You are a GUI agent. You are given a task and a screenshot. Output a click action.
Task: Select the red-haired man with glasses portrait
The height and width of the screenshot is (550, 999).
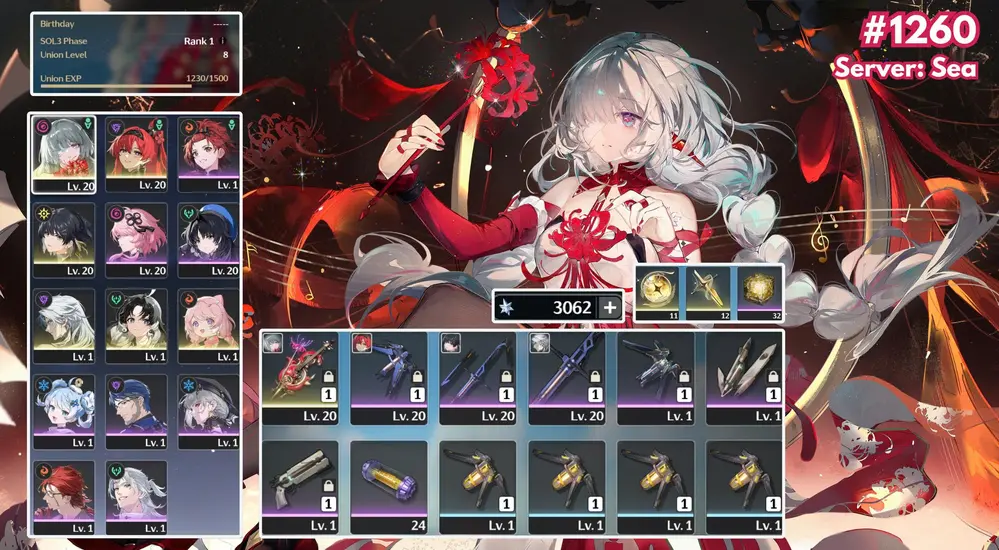[64, 496]
